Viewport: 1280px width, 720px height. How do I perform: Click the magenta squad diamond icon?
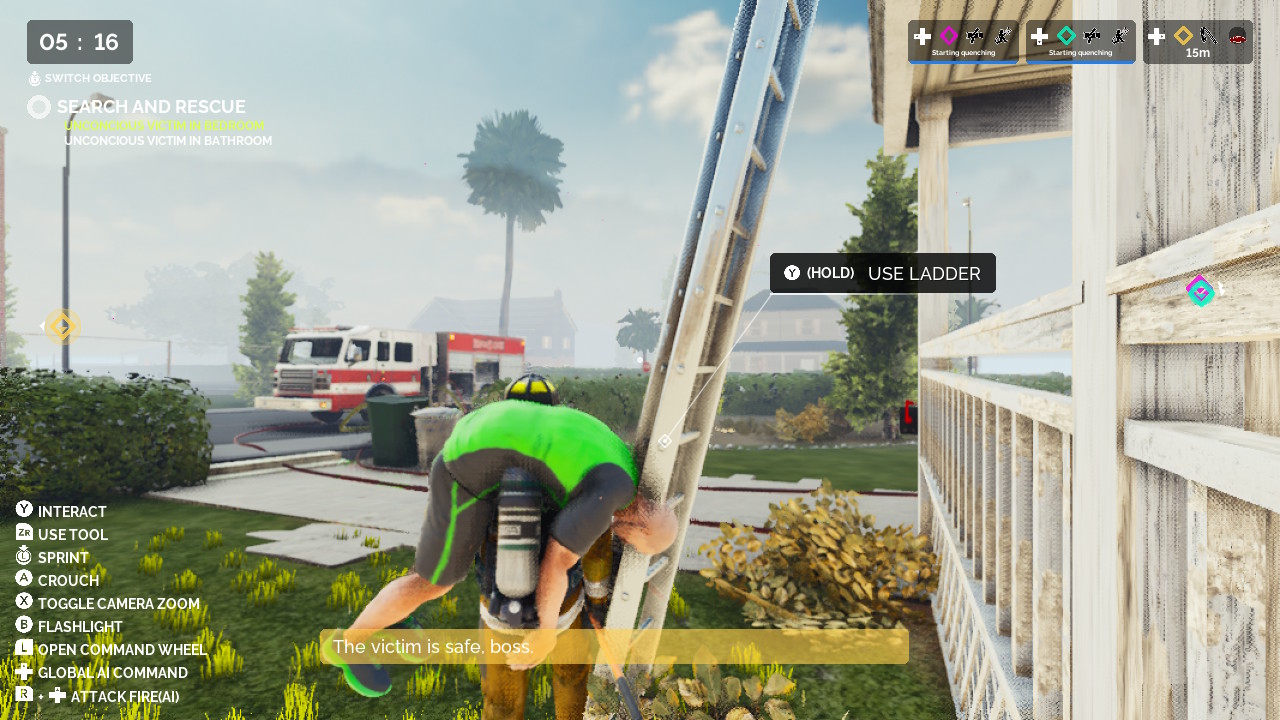coord(948,36)
